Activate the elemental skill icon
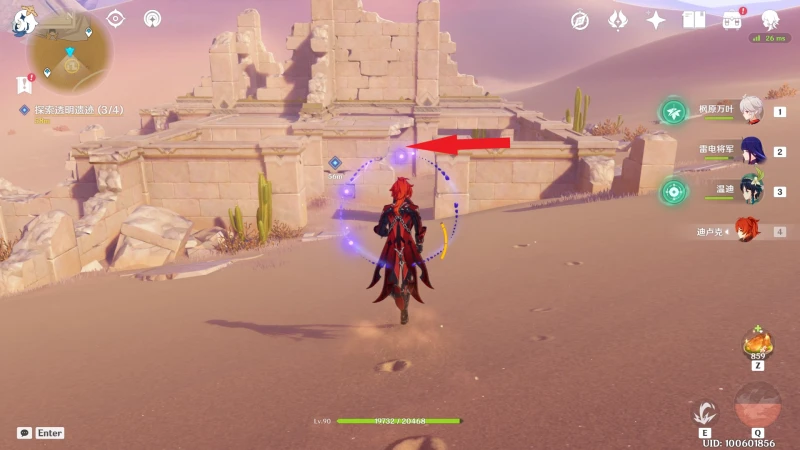The image size is (800, 450). tap(706, 412)
